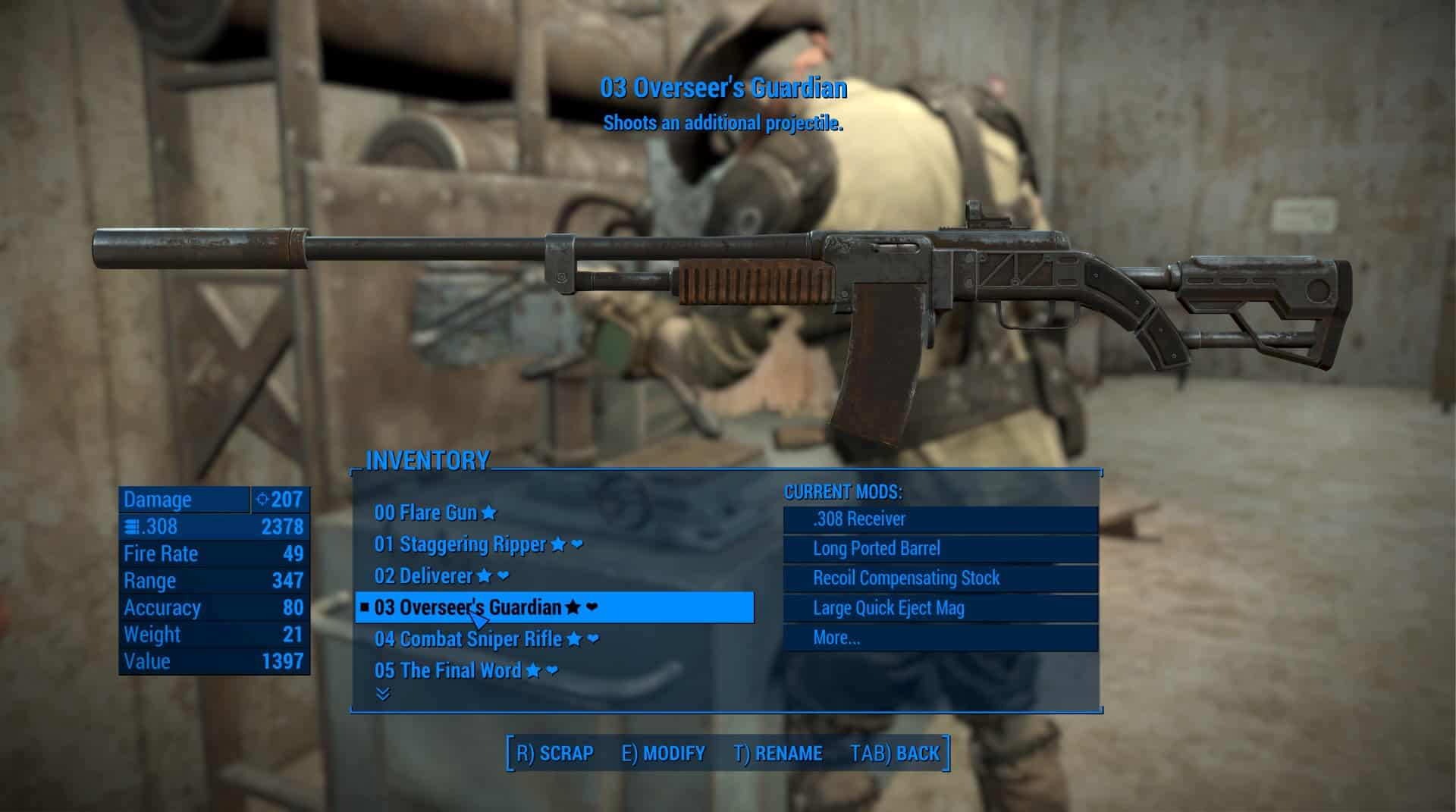1456x812 pixels.
Task: Go back with the Back button
Action: [895, 754]
